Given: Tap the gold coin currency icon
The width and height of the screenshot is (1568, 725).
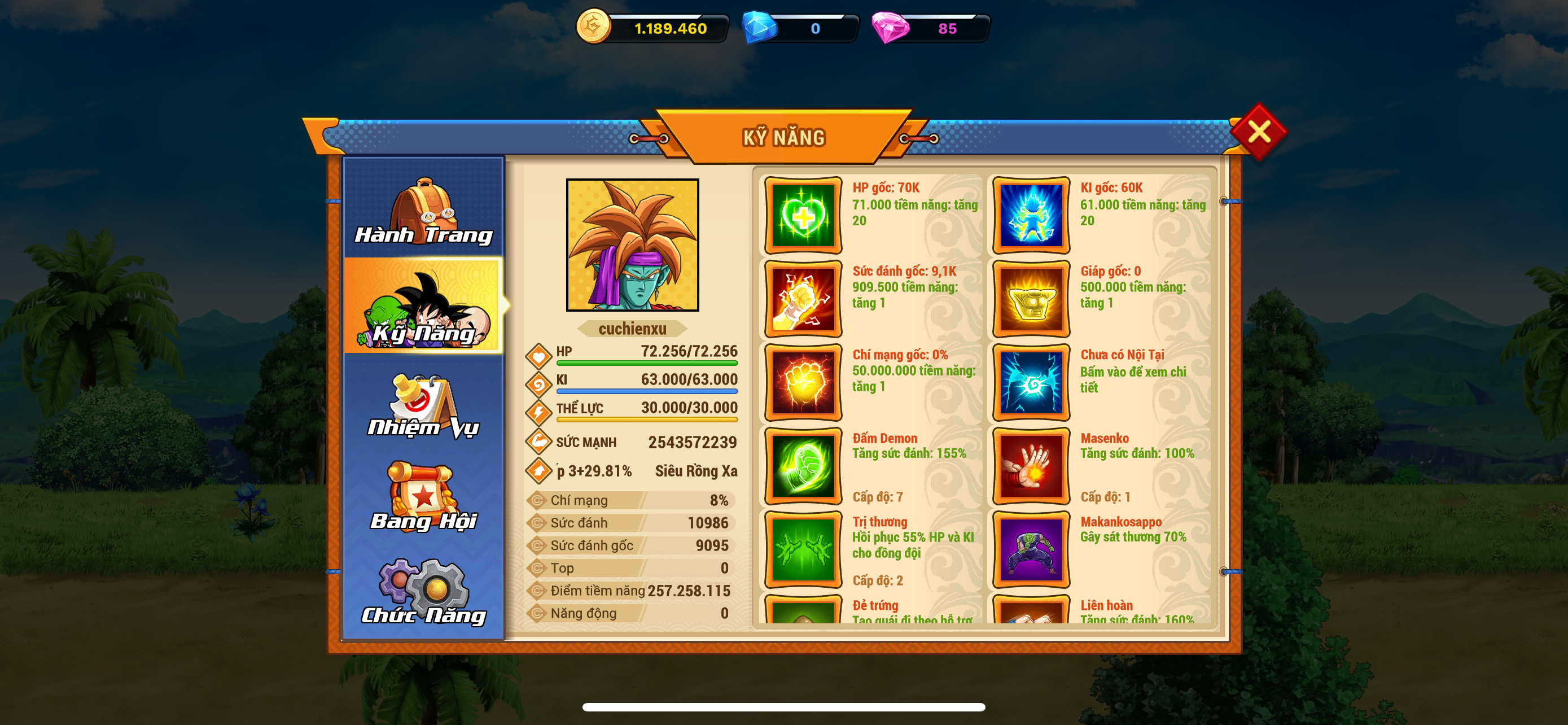Looking at the screenshot, I should click(x=593, y=27).
